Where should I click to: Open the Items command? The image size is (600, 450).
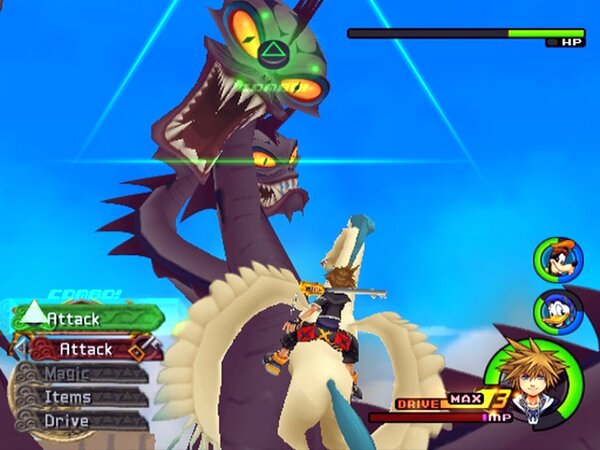click(x=80, y=397)
